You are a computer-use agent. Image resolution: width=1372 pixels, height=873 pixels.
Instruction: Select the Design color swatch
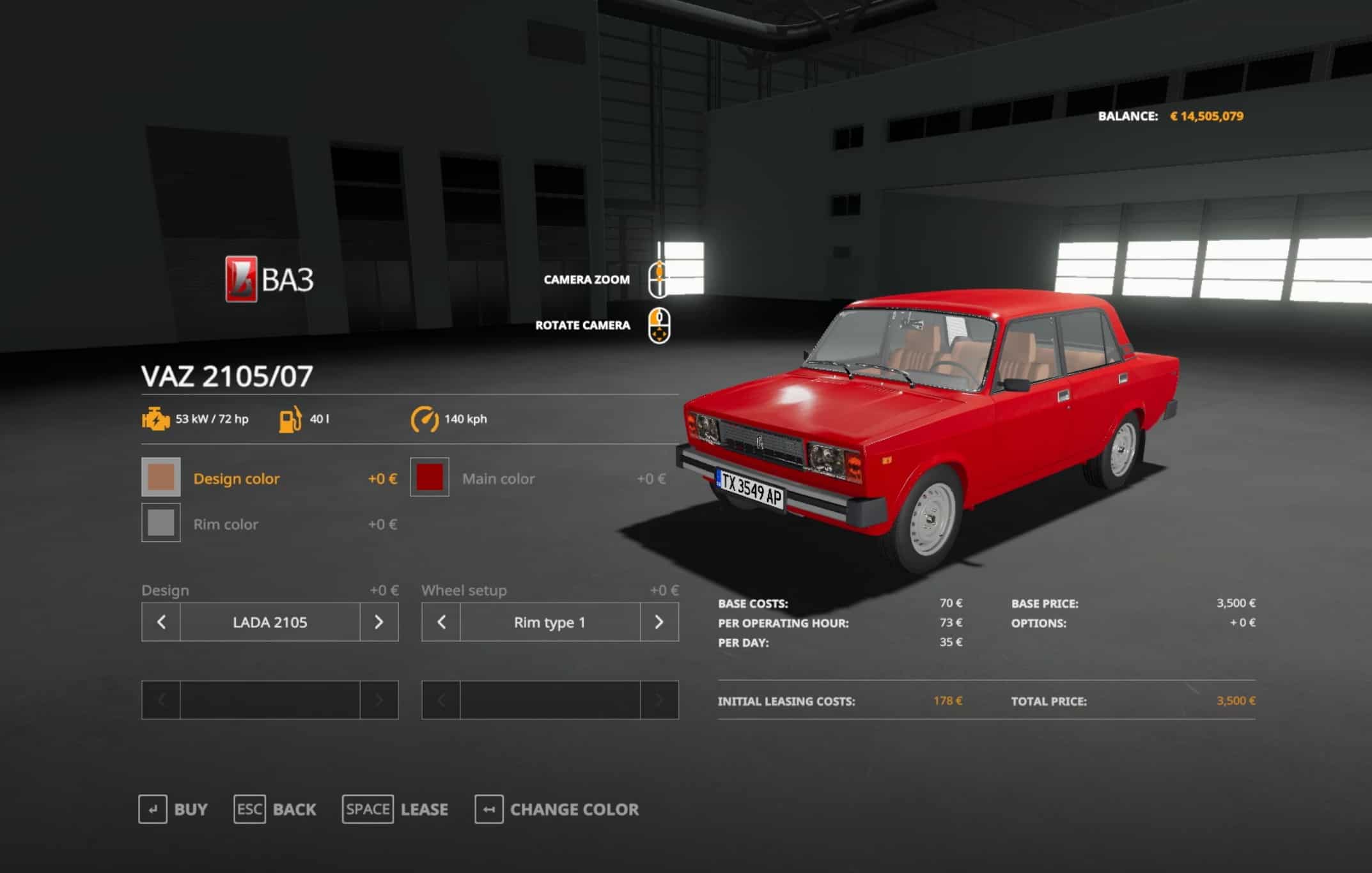pos(160,477)
